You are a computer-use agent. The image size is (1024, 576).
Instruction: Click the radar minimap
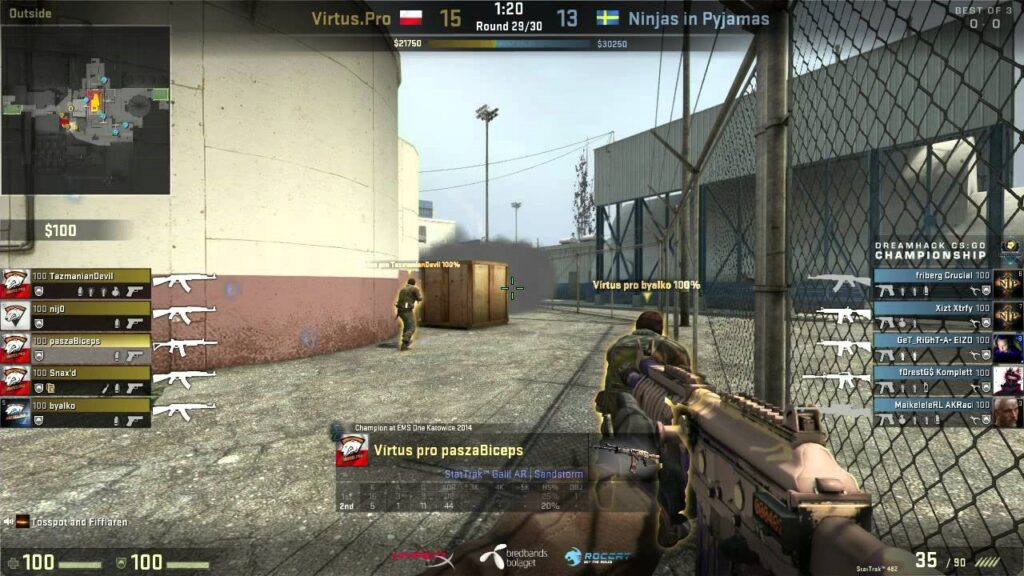[x=85, y=110]
